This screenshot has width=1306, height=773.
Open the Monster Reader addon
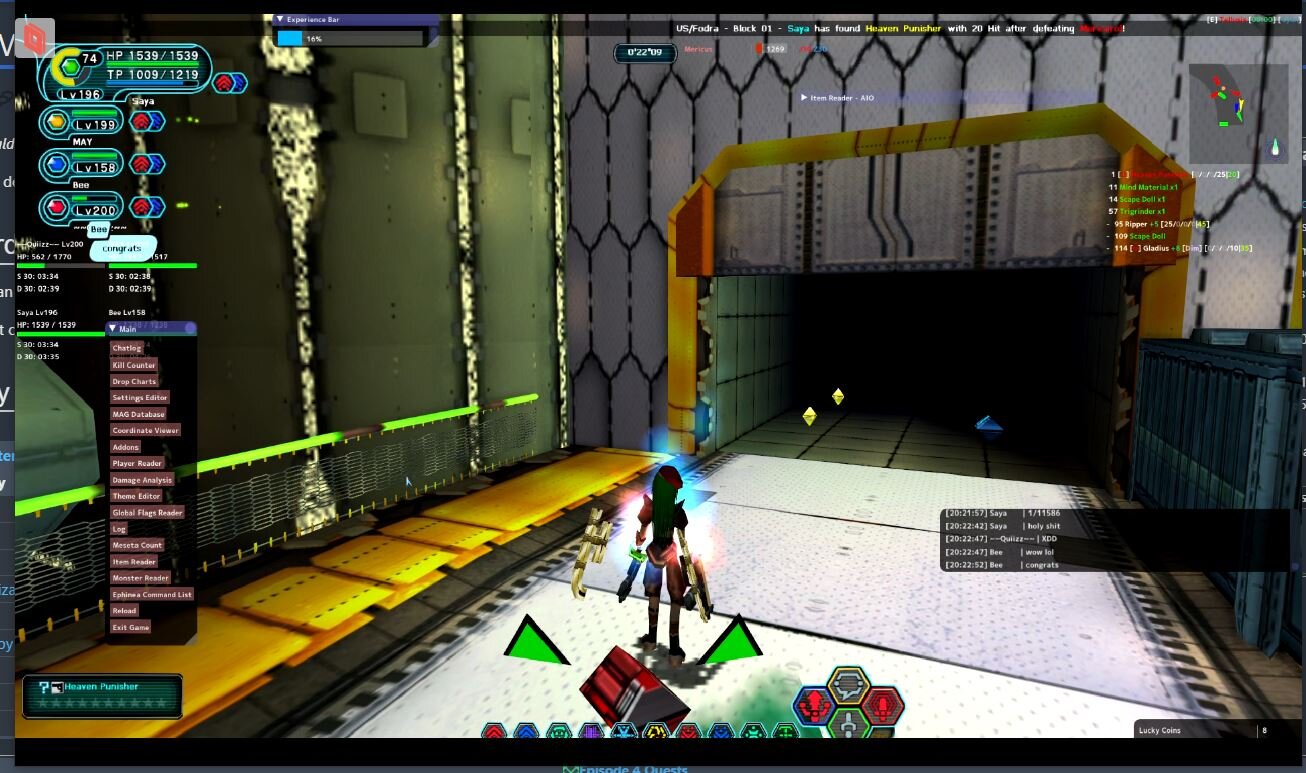pos(141,578)
